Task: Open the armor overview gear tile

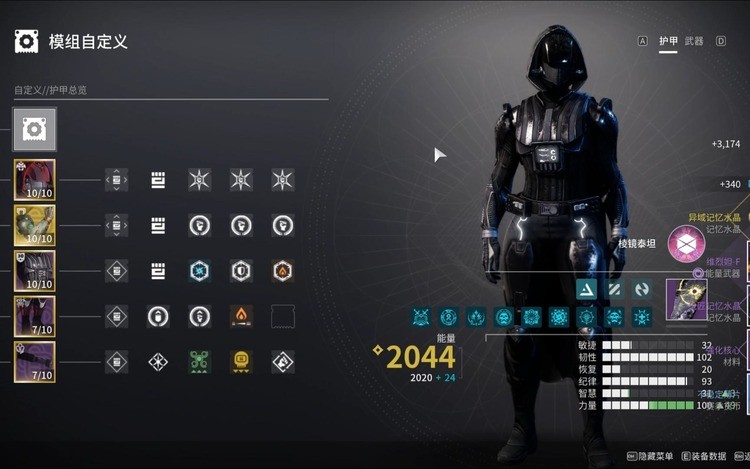Action: (x=34, y=130)
